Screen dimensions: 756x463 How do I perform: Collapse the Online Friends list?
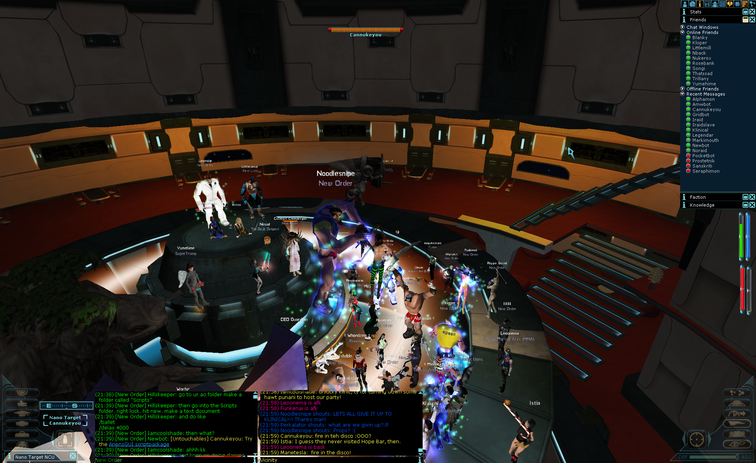[685, 32]
